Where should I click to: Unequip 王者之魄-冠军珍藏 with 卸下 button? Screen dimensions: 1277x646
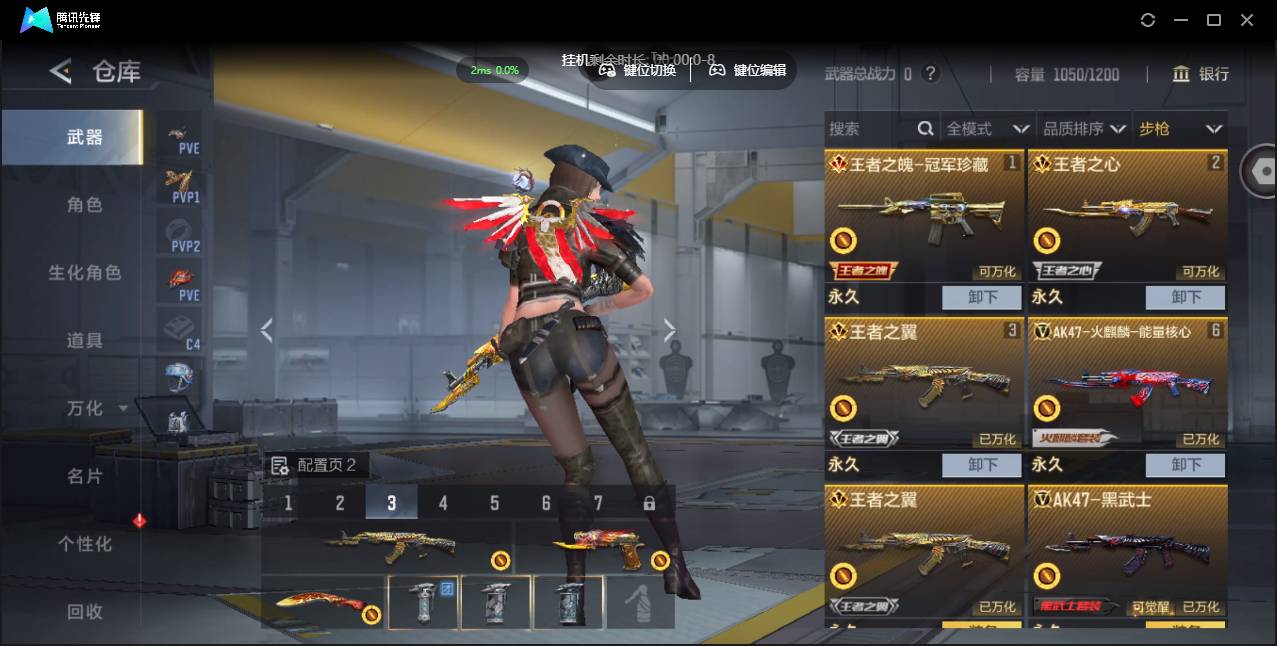(982, 297)
